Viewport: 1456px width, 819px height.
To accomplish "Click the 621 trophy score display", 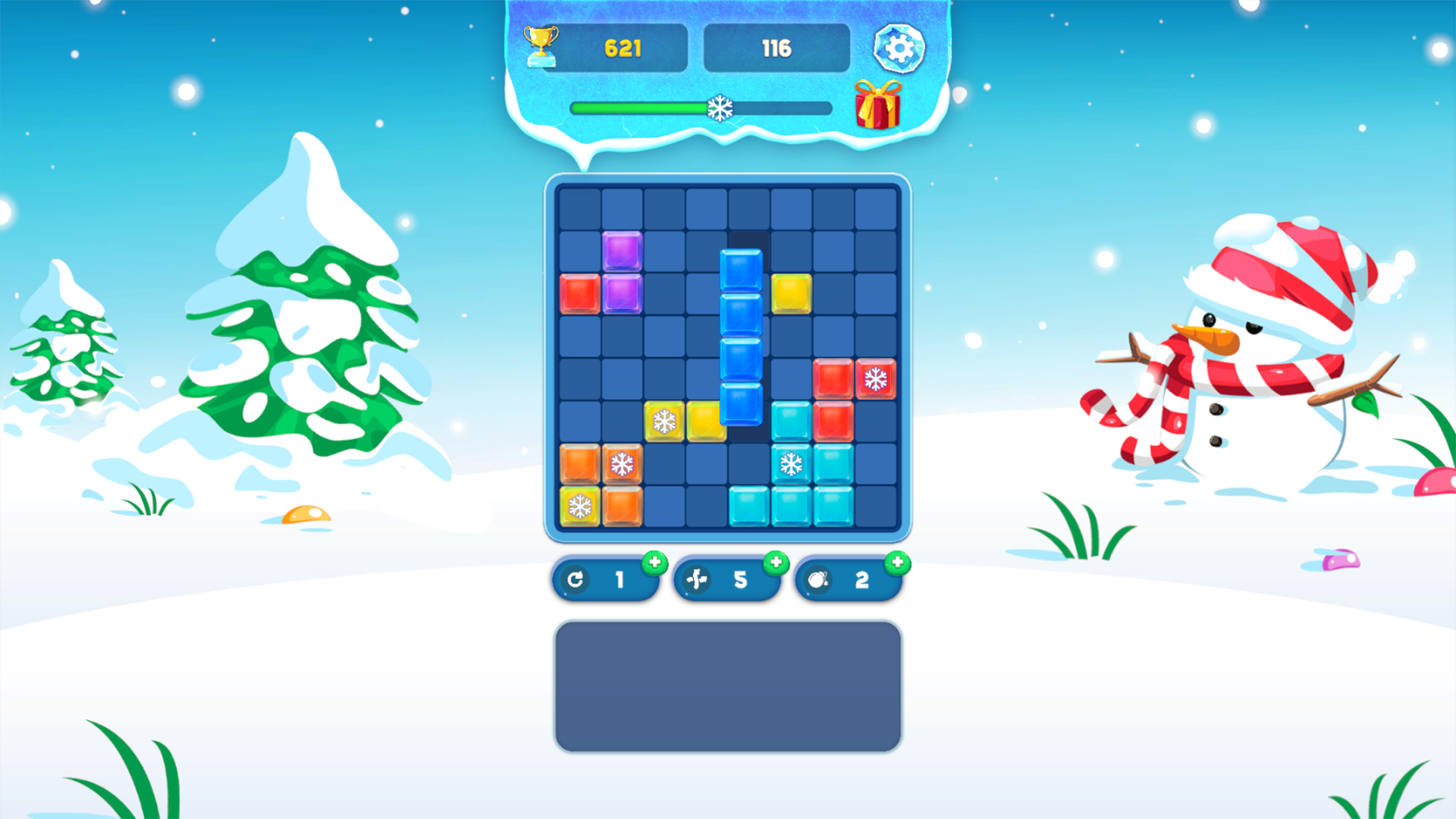I will (623, 47).
